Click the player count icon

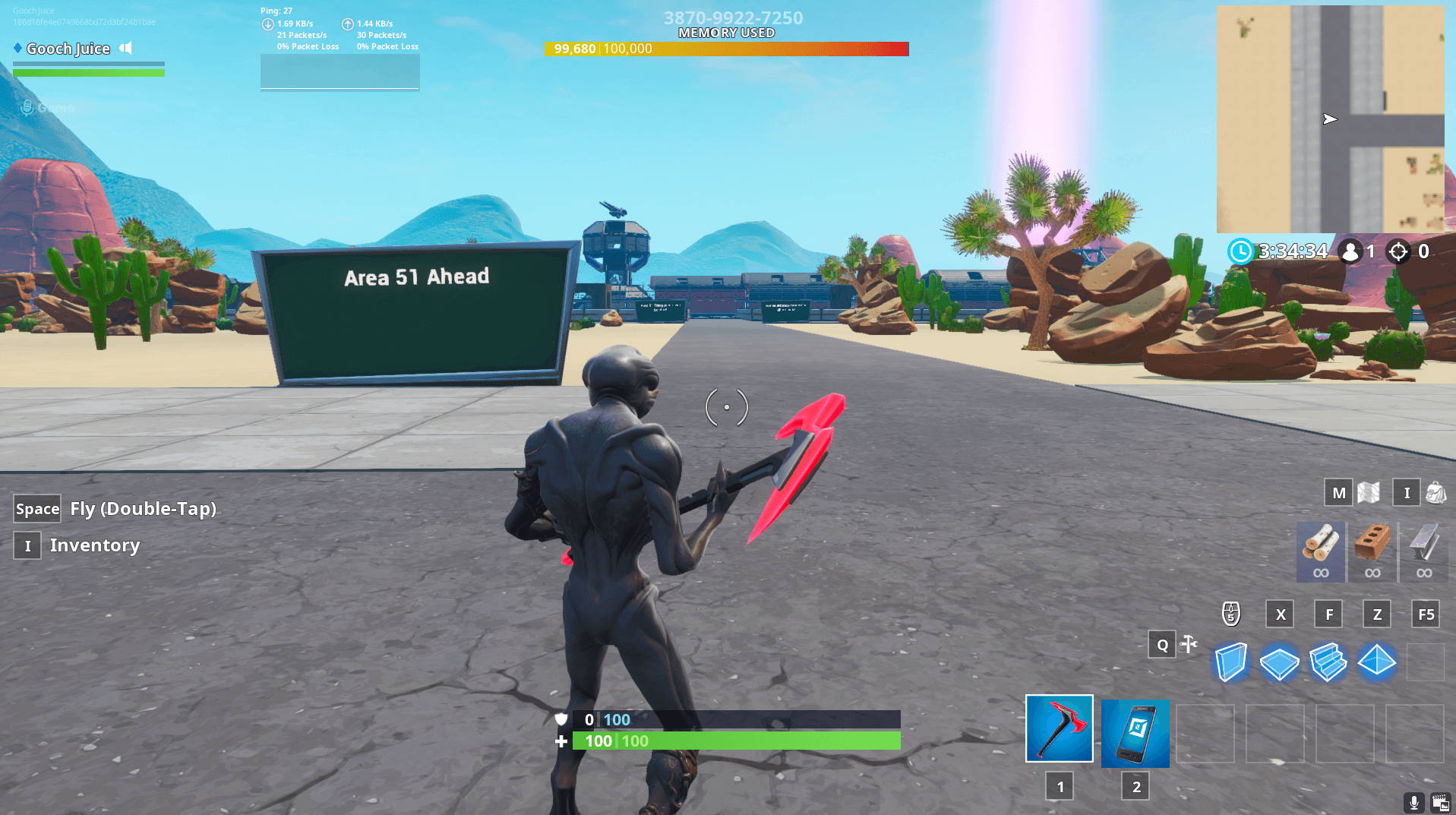[1350, 251]
